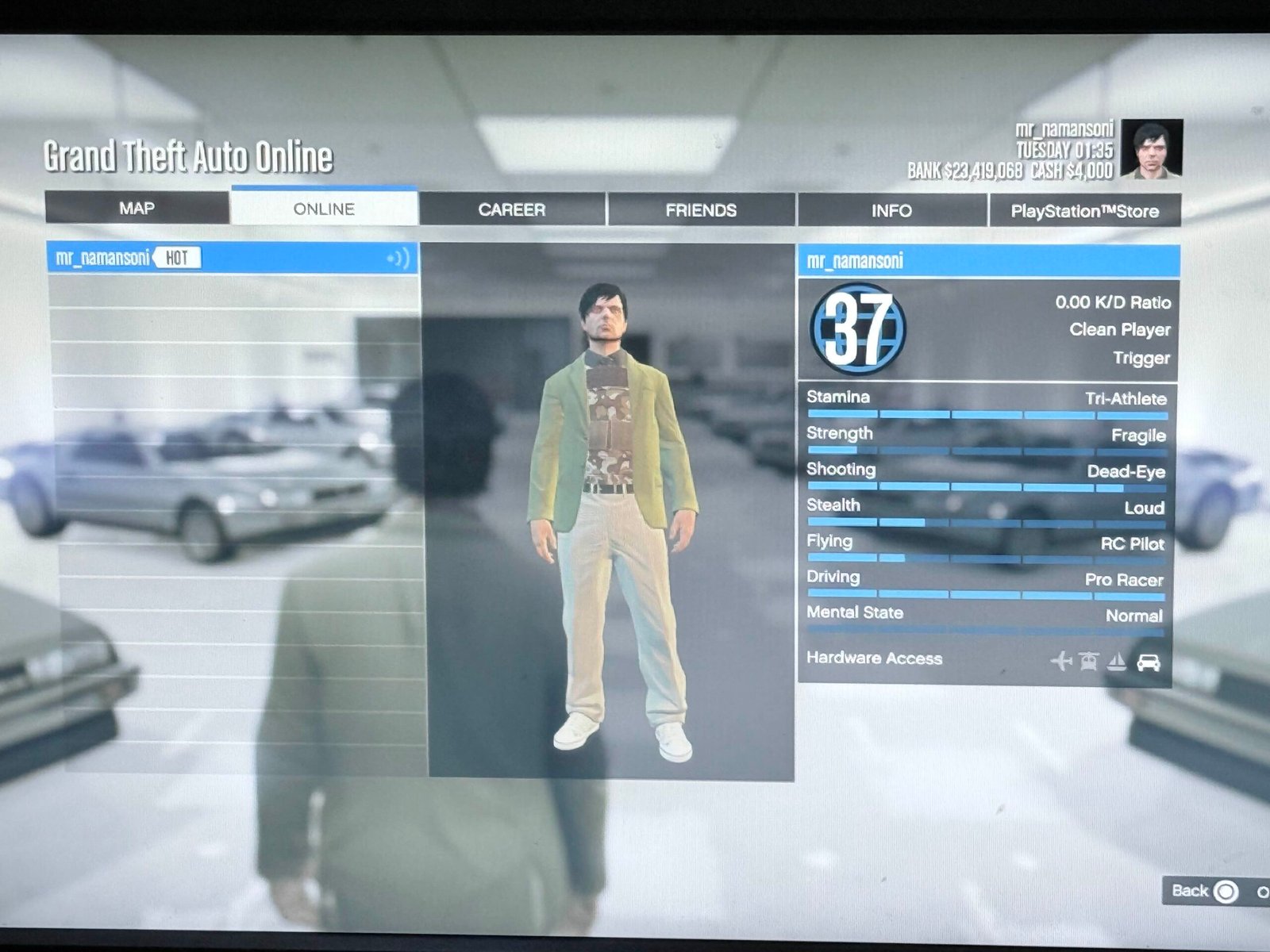
Task: Click the voice chat speaker icon
Action: [x=398, y=259]
